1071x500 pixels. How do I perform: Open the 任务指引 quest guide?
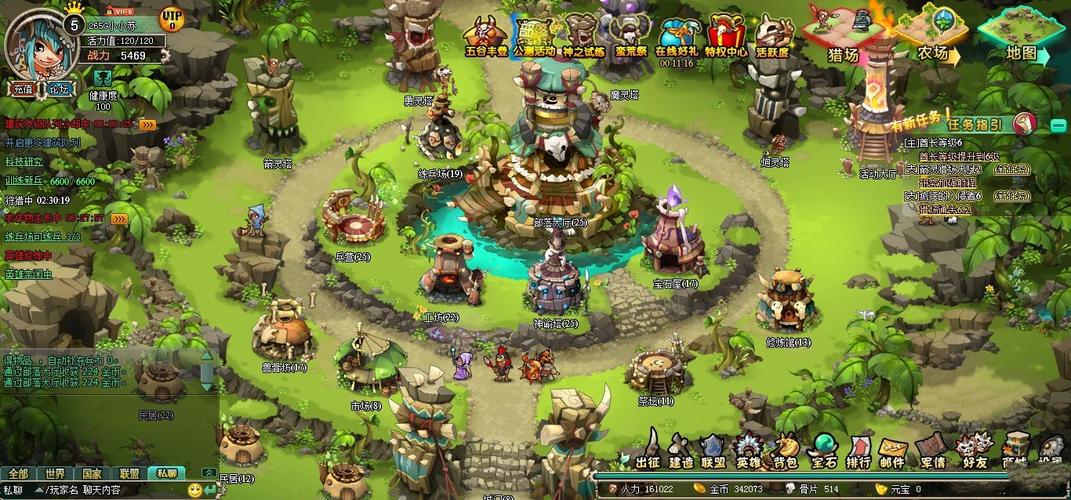(x=982, y=124)
